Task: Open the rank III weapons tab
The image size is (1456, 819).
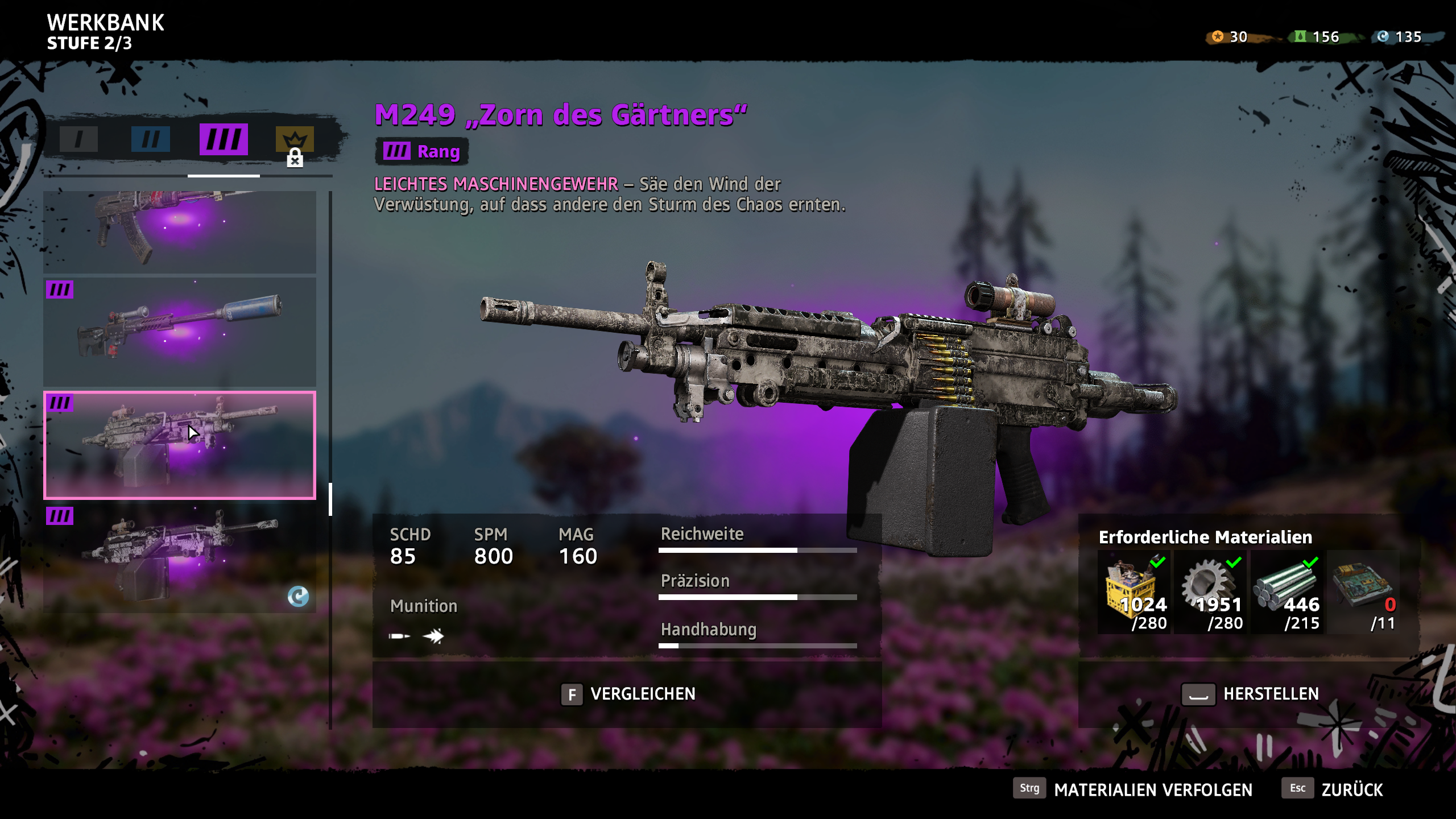Action: point(223,138)
